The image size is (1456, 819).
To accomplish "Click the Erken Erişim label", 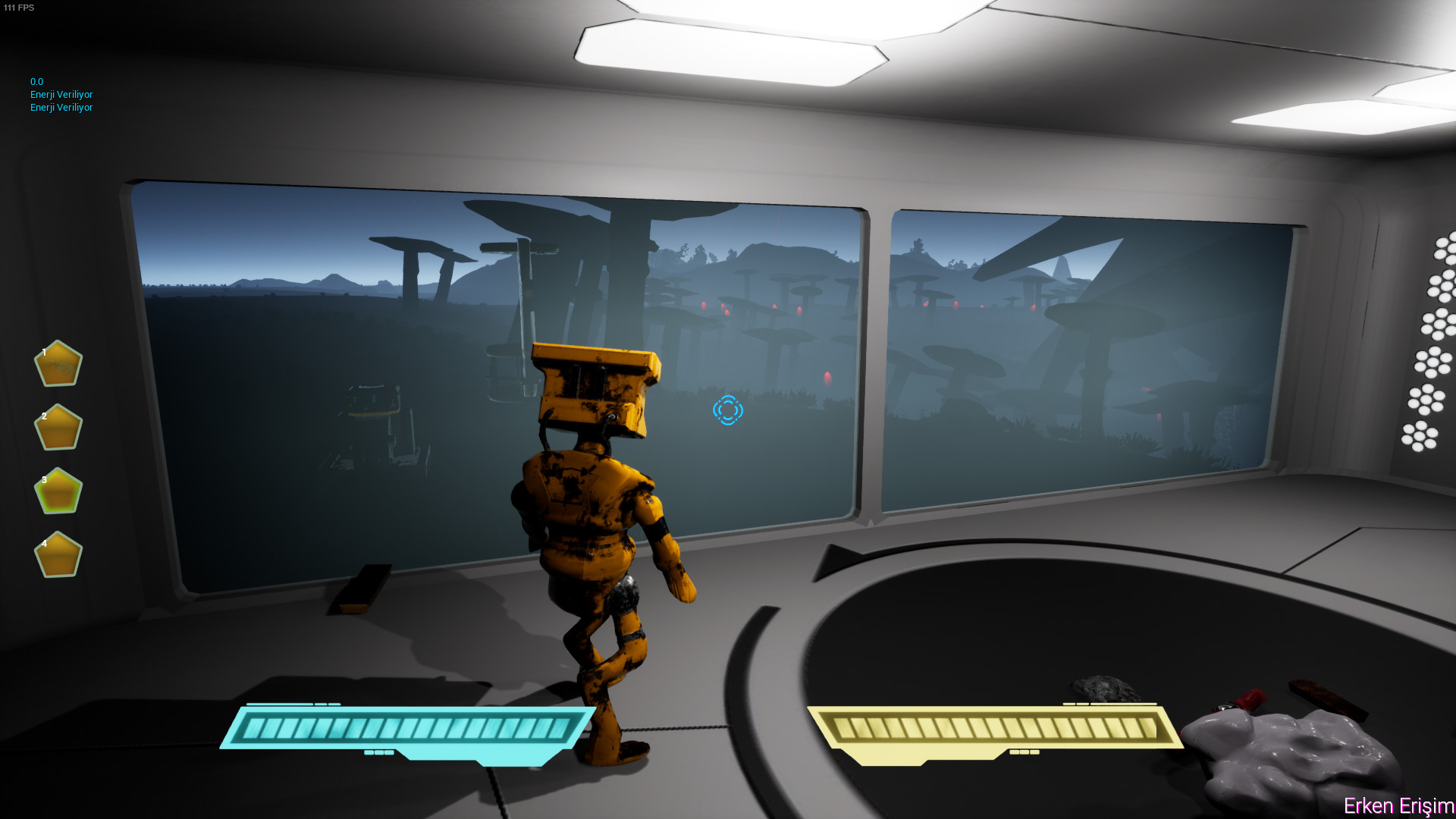I will coord(1398,807).
